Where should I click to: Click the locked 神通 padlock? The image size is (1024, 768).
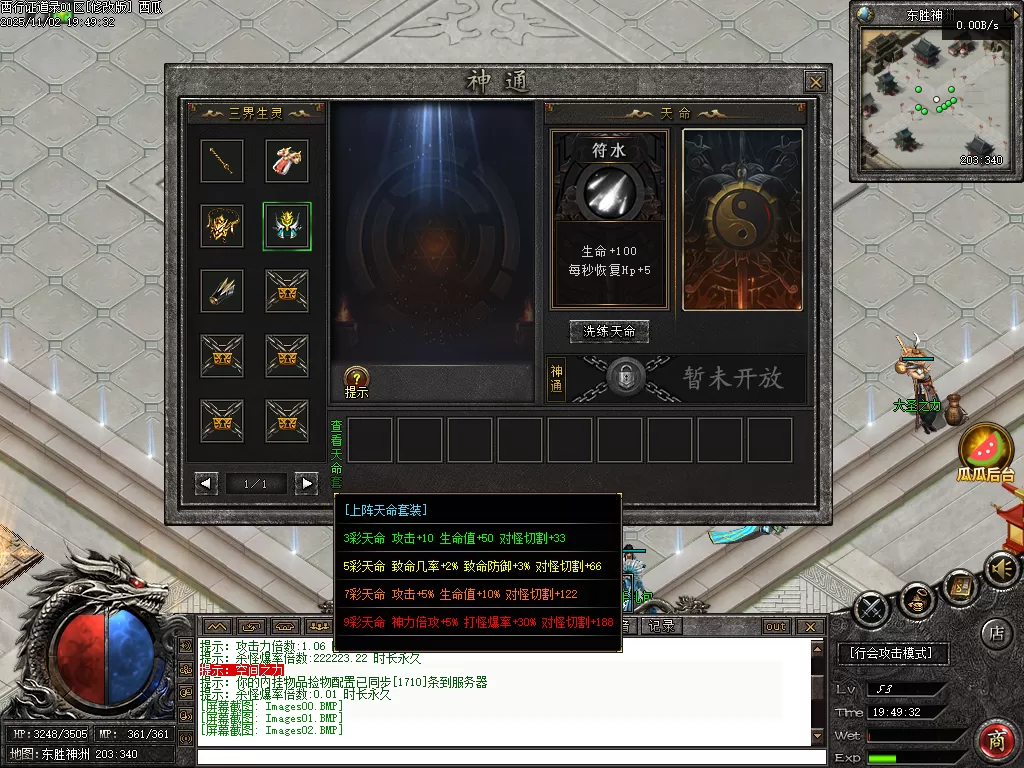coord(624,378)
